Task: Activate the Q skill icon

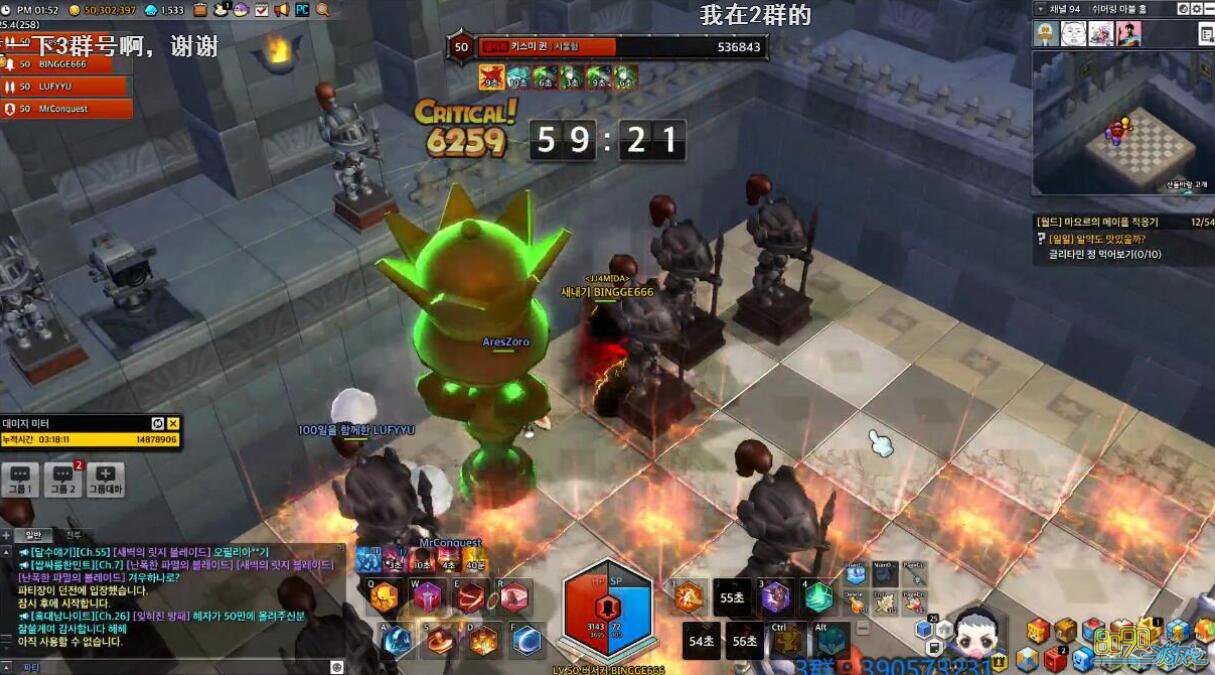Action: (384, 598)
